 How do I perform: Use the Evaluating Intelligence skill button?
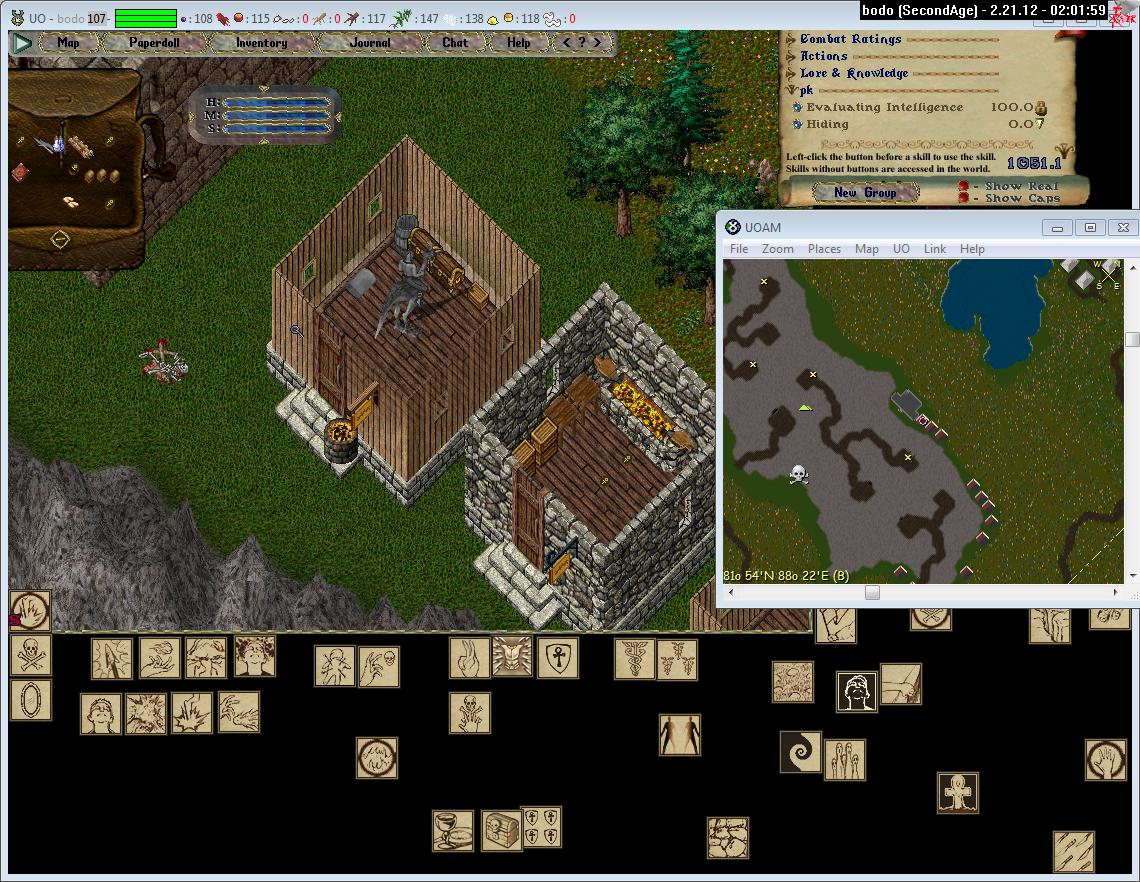click(797, 108)
